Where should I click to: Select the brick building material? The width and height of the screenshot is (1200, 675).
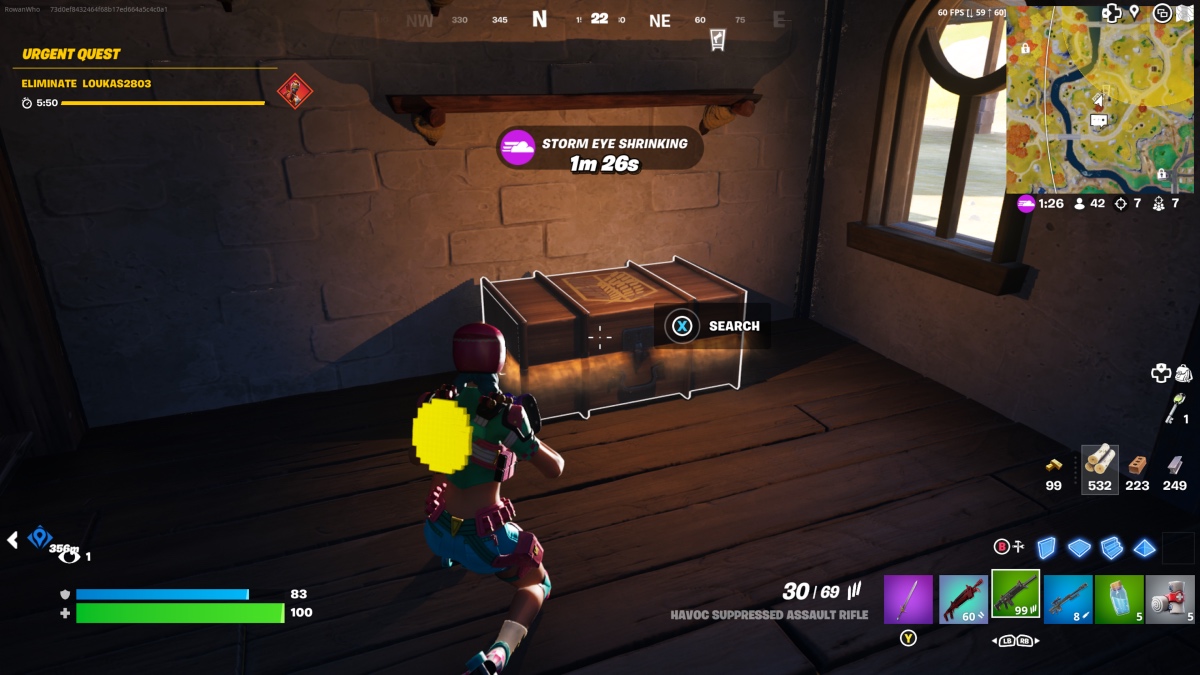coord(1137,464)
